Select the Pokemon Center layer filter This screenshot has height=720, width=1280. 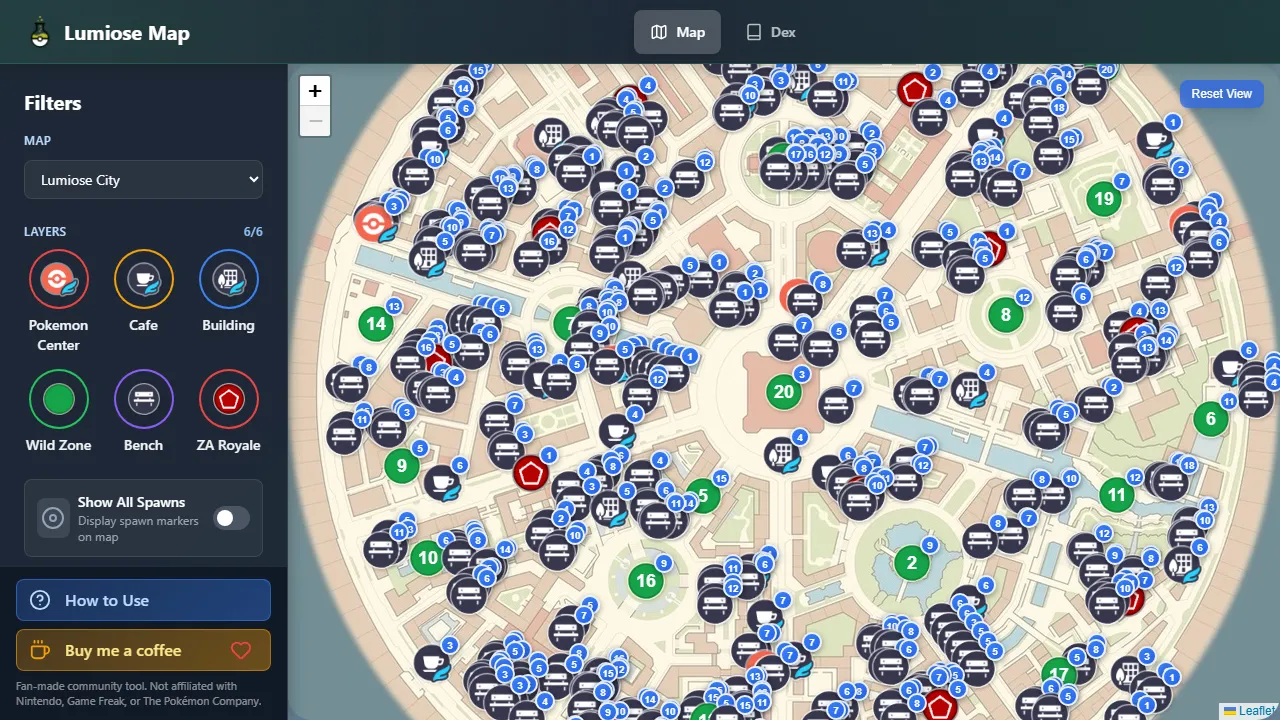pos(58,279)
